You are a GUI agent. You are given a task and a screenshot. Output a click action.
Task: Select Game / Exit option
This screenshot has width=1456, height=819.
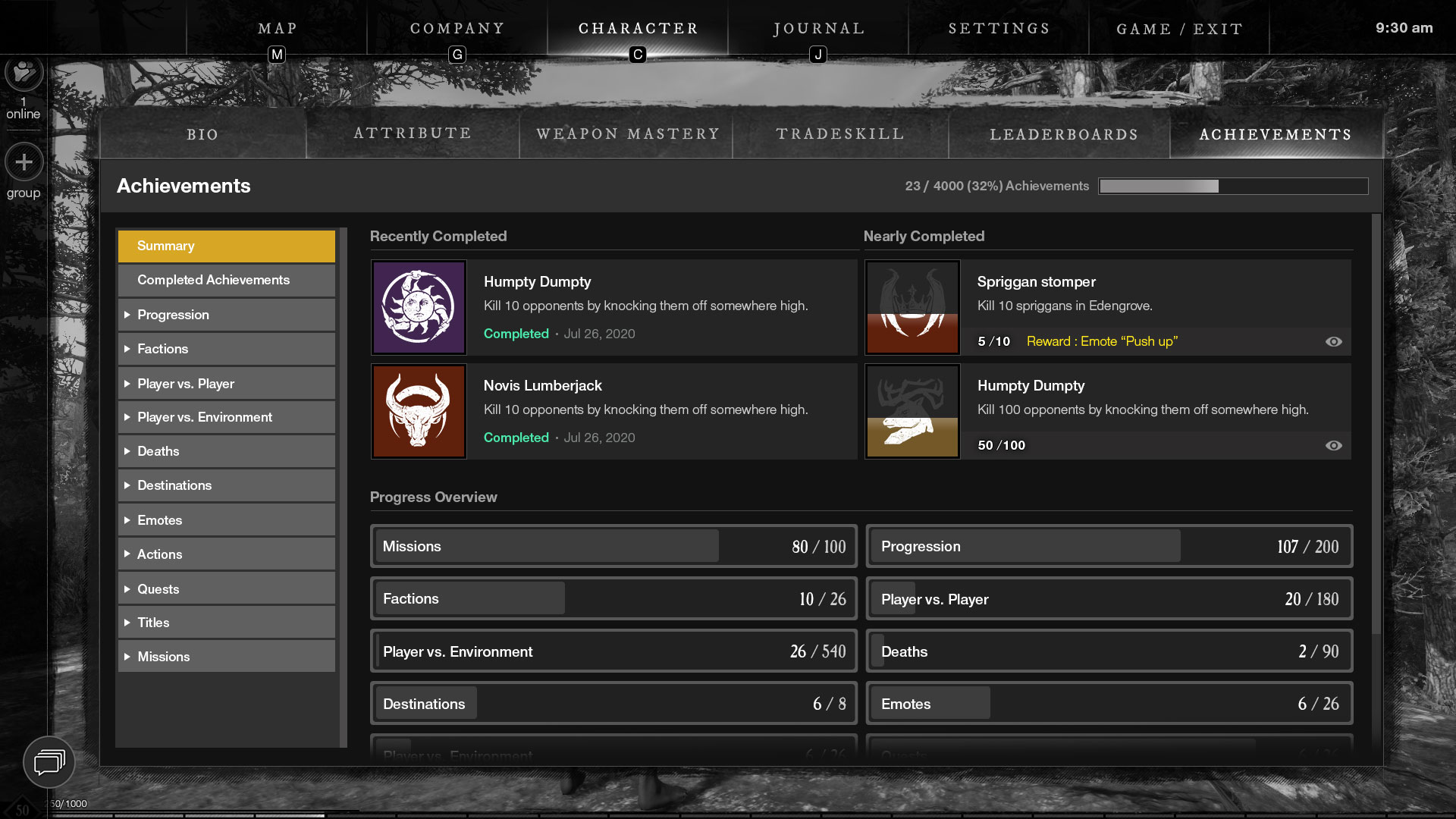point(1179,29)
